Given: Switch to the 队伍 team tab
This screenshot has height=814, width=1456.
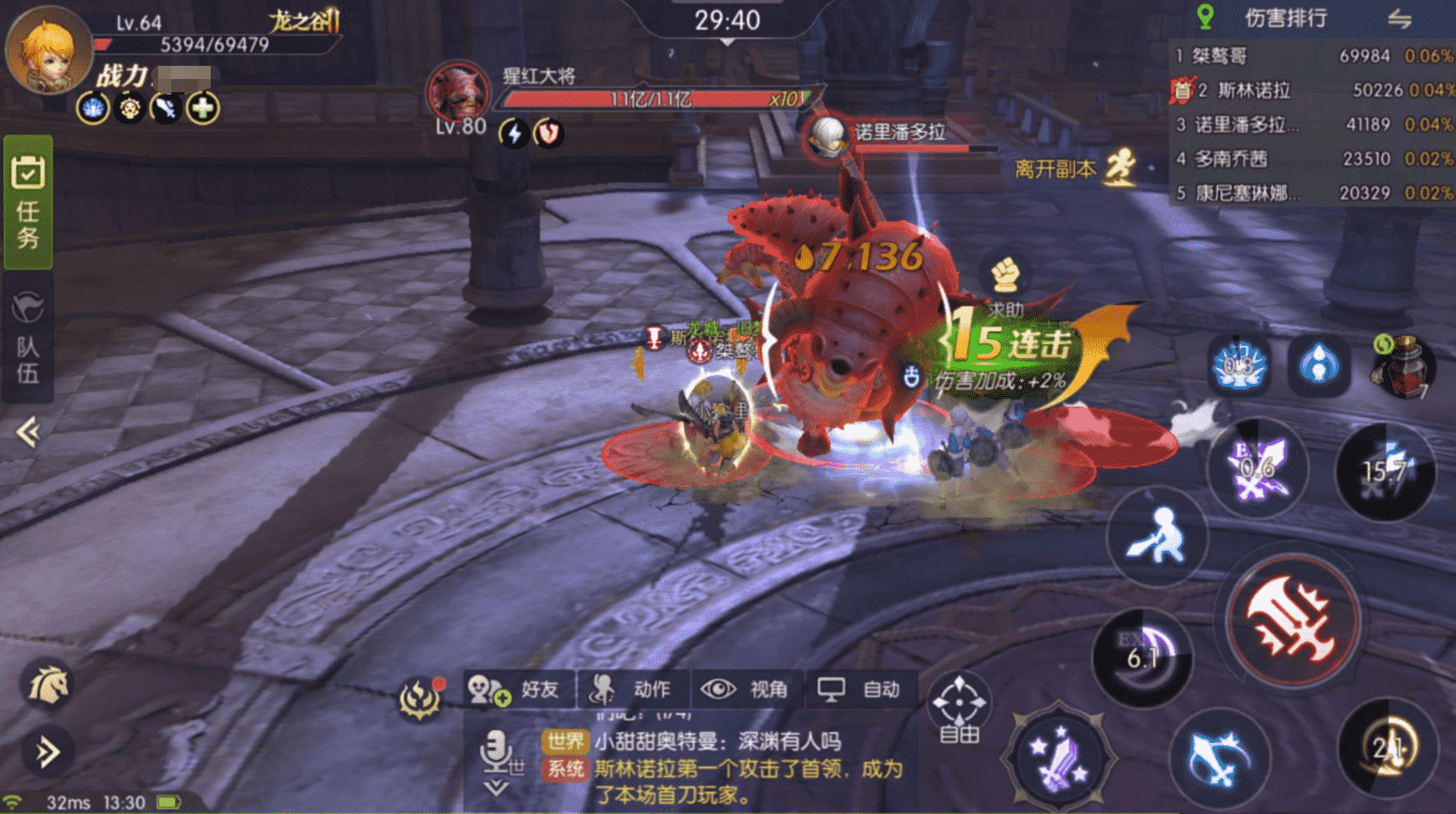Looking at the screenshot, I should pyautogui.click(x=28, y=338).
